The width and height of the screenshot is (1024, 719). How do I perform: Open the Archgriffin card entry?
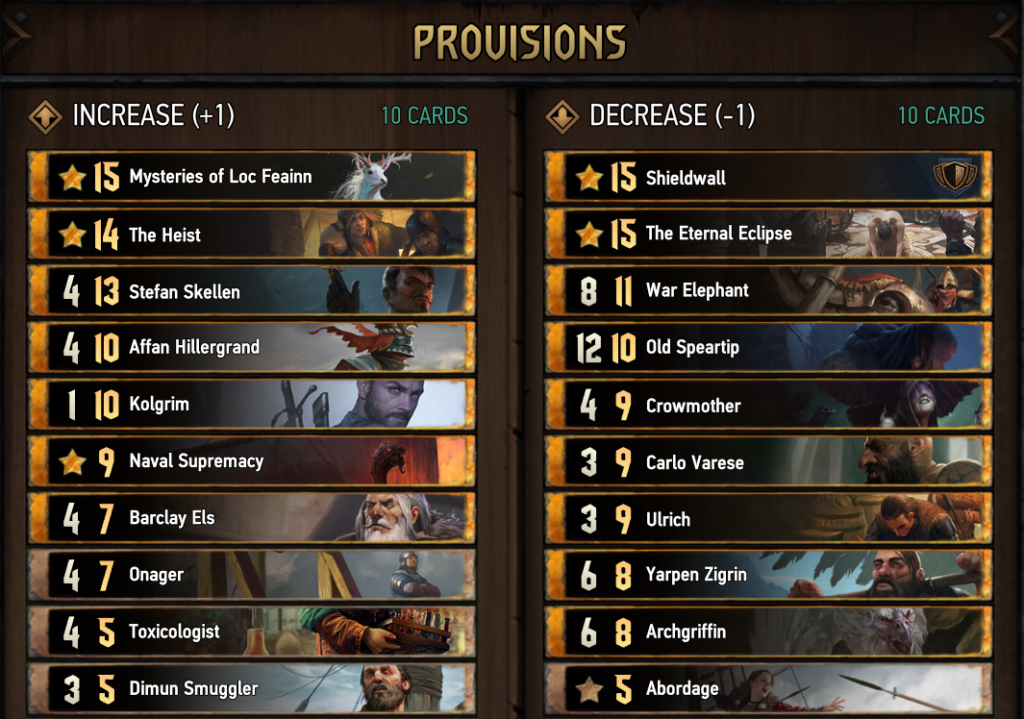tap(767, 631)
